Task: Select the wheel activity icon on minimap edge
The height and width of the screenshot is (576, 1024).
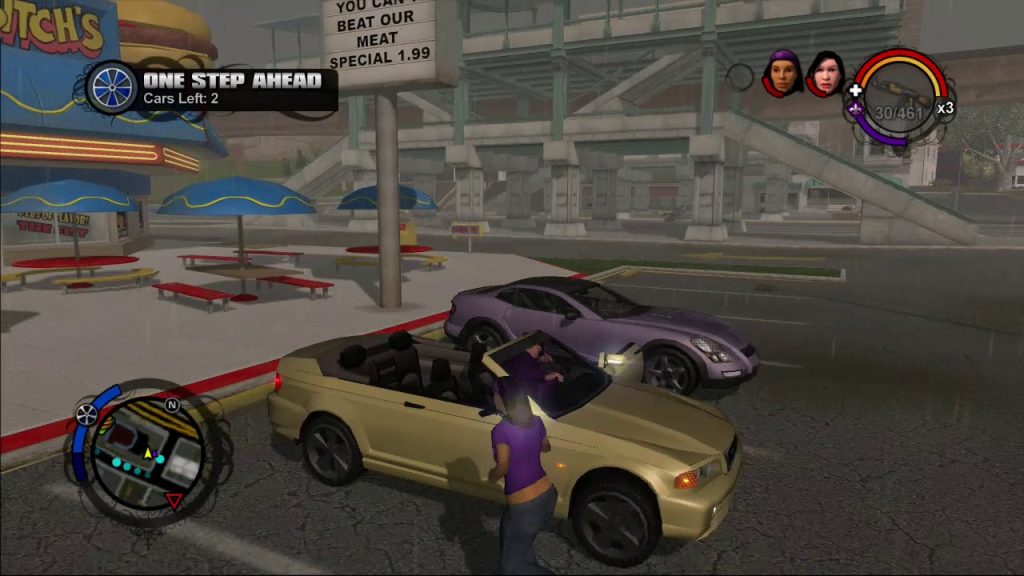Action: point(87,414)
